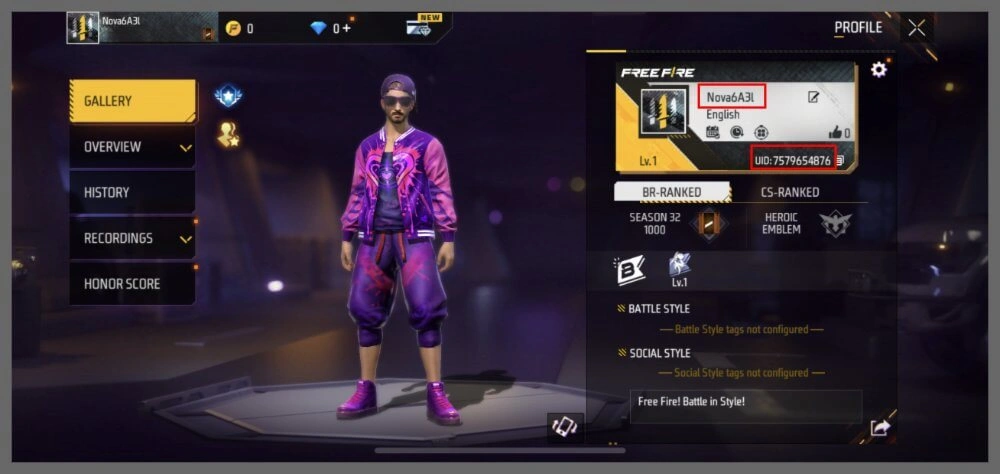Edit the signature text box

click(745, 405)
